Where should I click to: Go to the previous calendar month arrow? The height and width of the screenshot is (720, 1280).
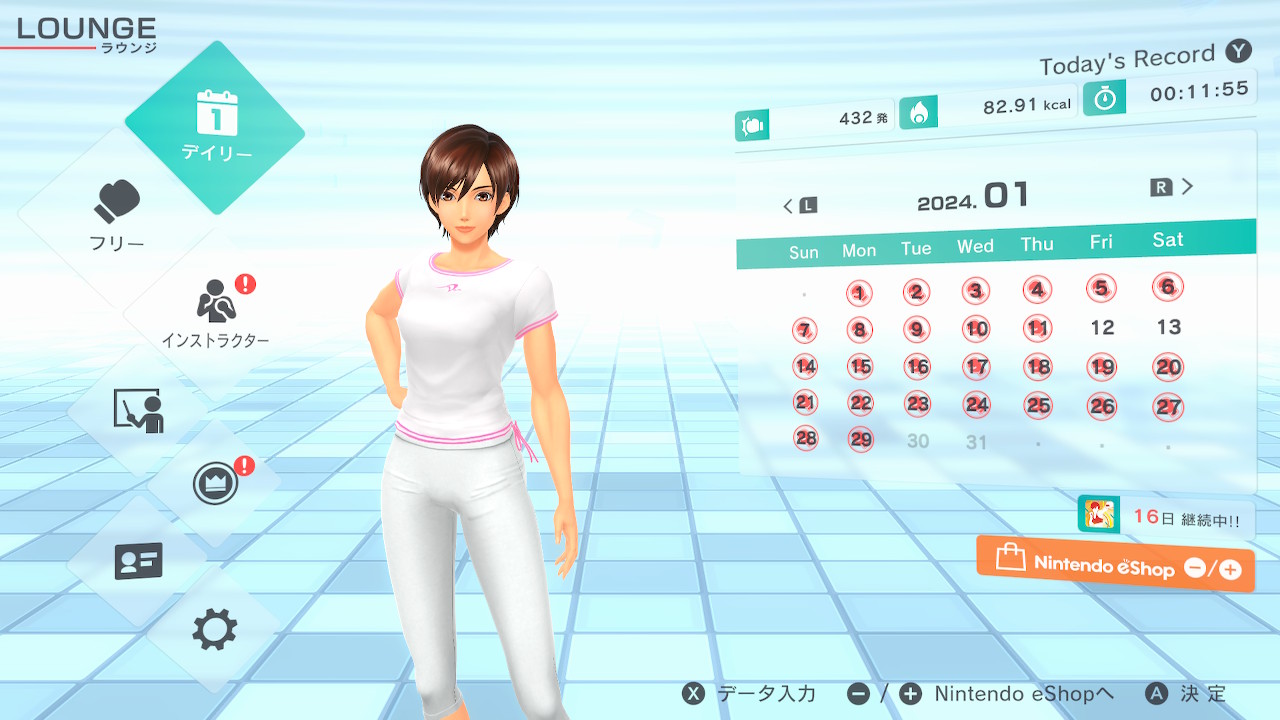point(799,206)
